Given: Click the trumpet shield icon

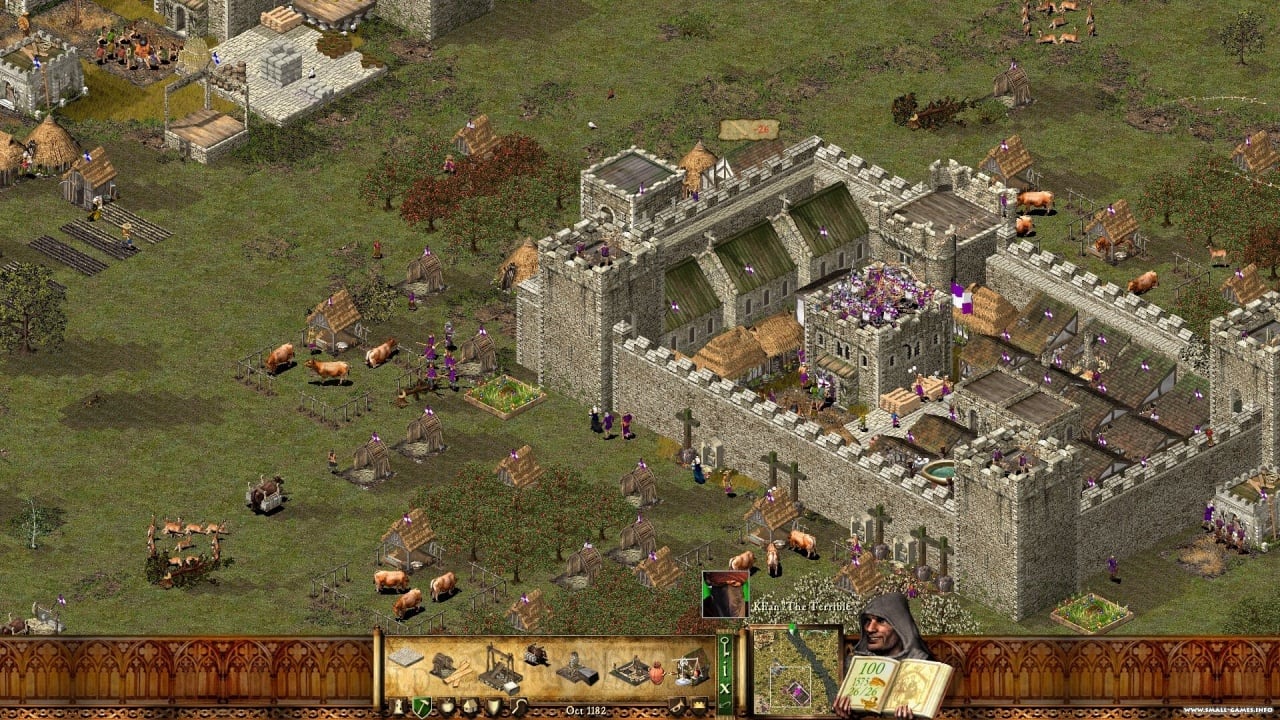Looking at the screenshot, I should [x=677, y=706].
